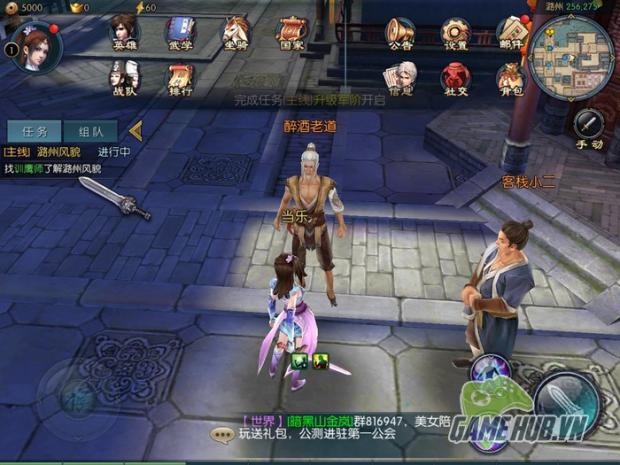620x465 pixels.
Task: Open the 信息 (Info) icon
Action: point(400,76)
